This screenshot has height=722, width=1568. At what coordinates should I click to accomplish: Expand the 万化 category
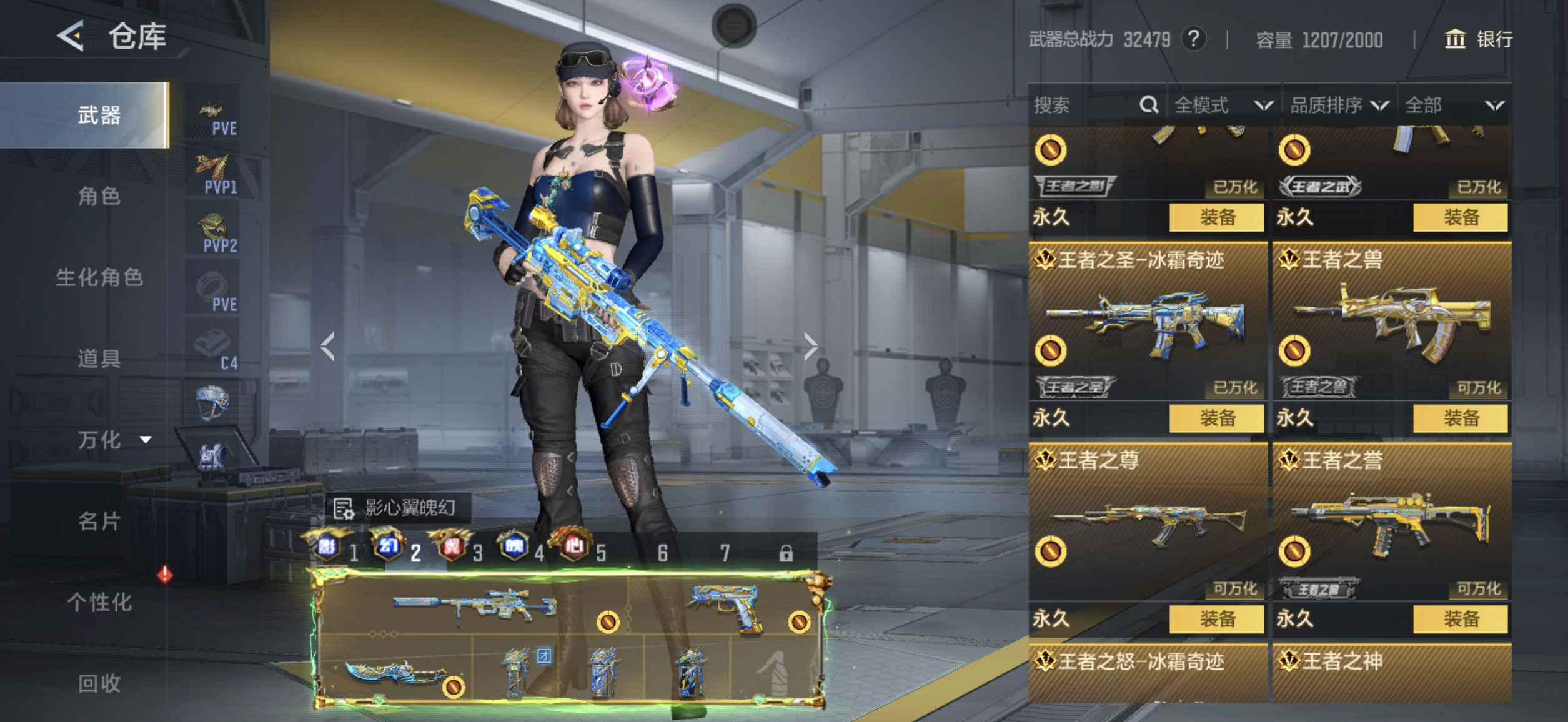(x=112, y=440)
